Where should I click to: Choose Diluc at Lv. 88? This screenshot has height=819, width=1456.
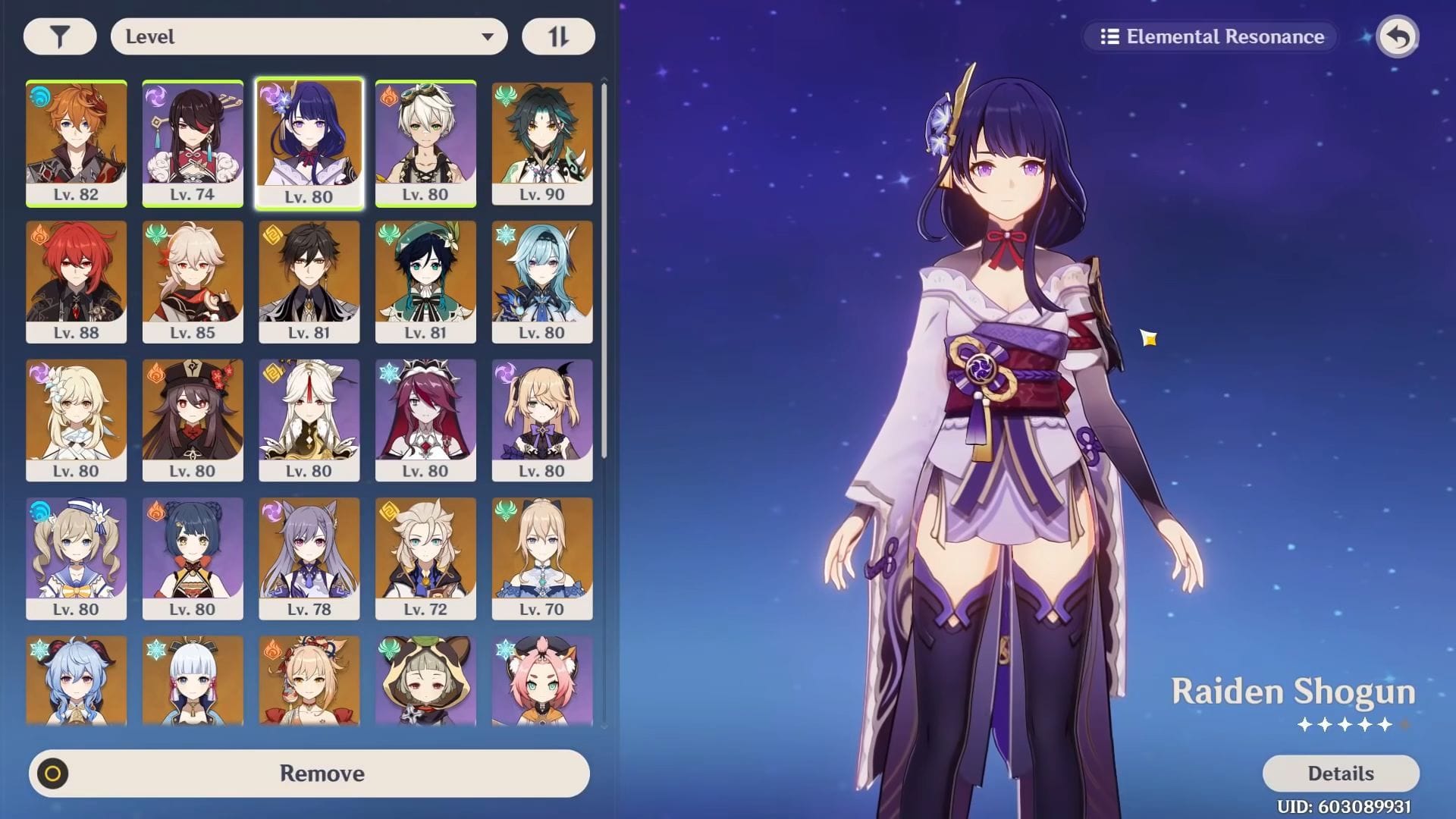[x=76, y=281]
